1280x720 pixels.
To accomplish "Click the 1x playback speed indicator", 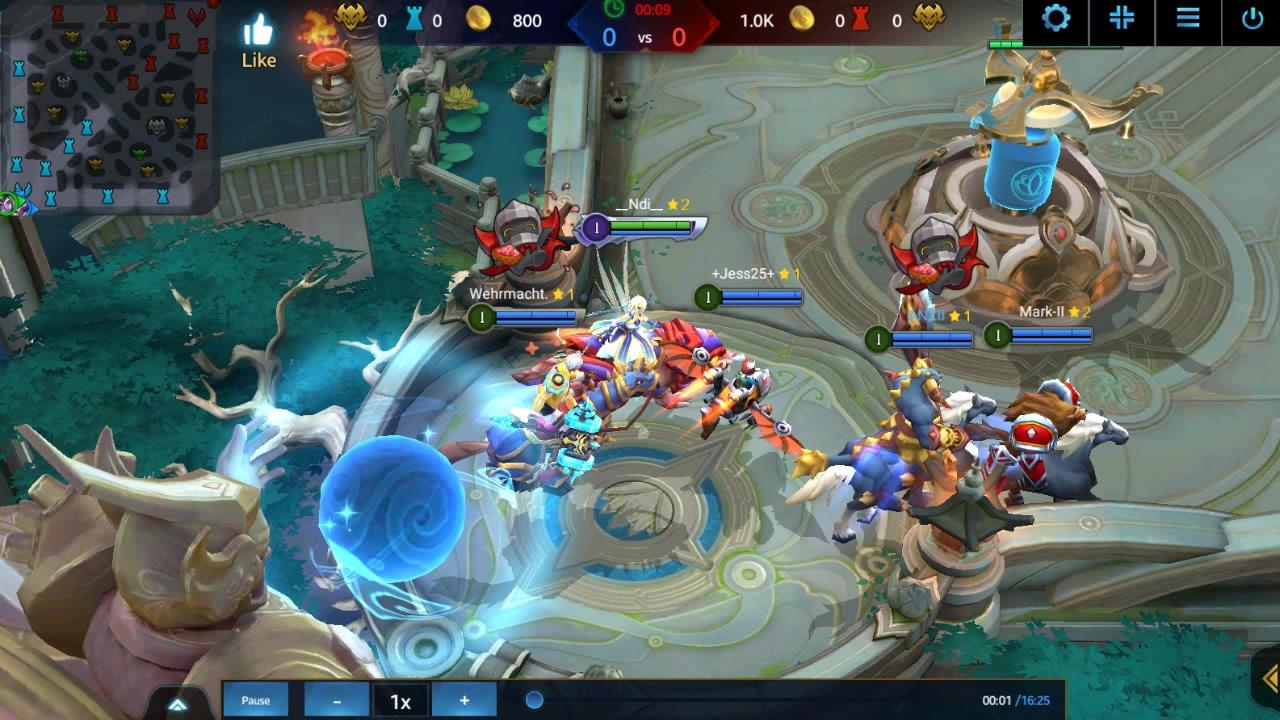I will (x=400, y=700).
